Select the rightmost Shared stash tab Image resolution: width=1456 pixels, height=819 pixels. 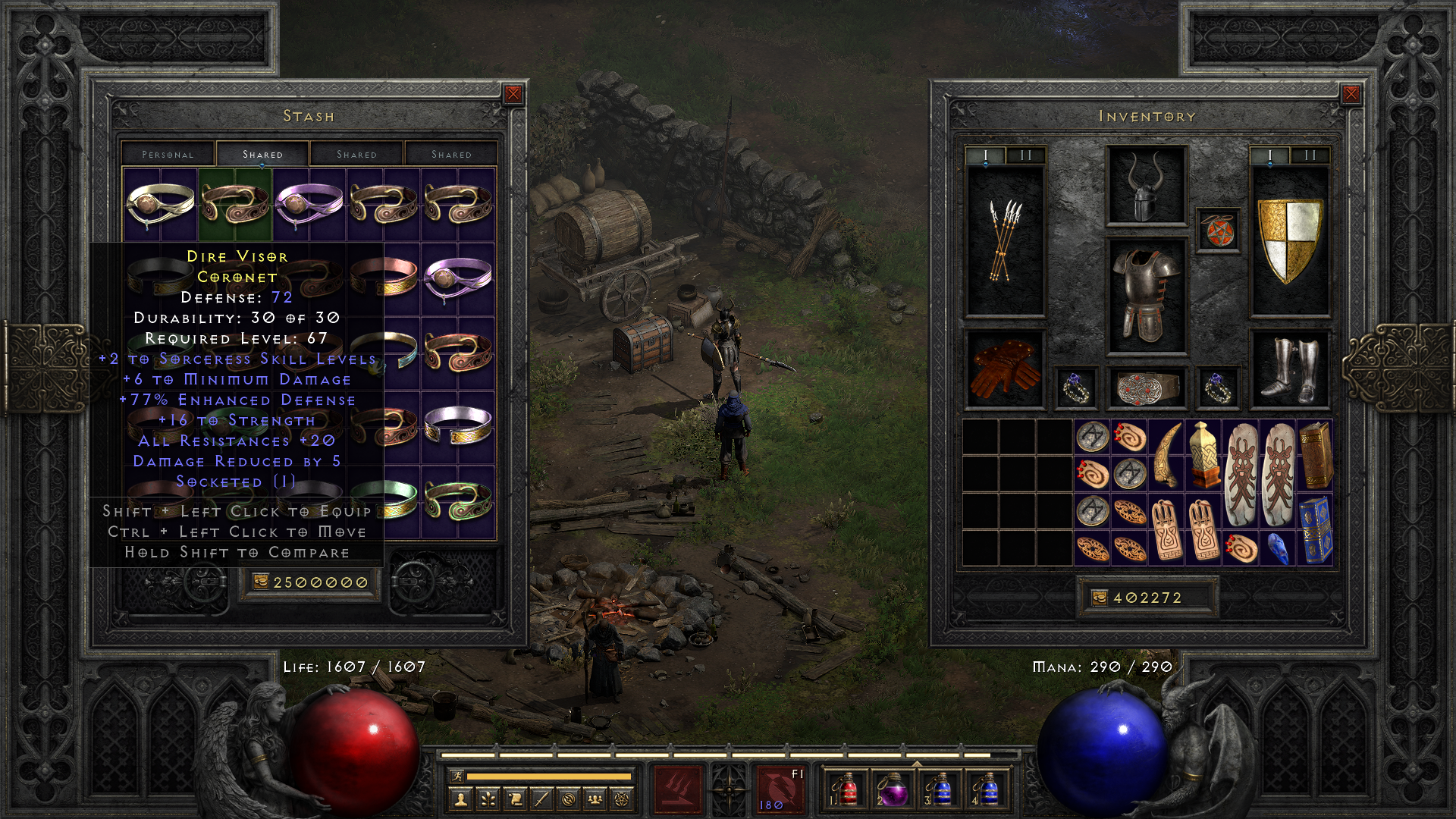pyautogui.click(x=451, y=154)
